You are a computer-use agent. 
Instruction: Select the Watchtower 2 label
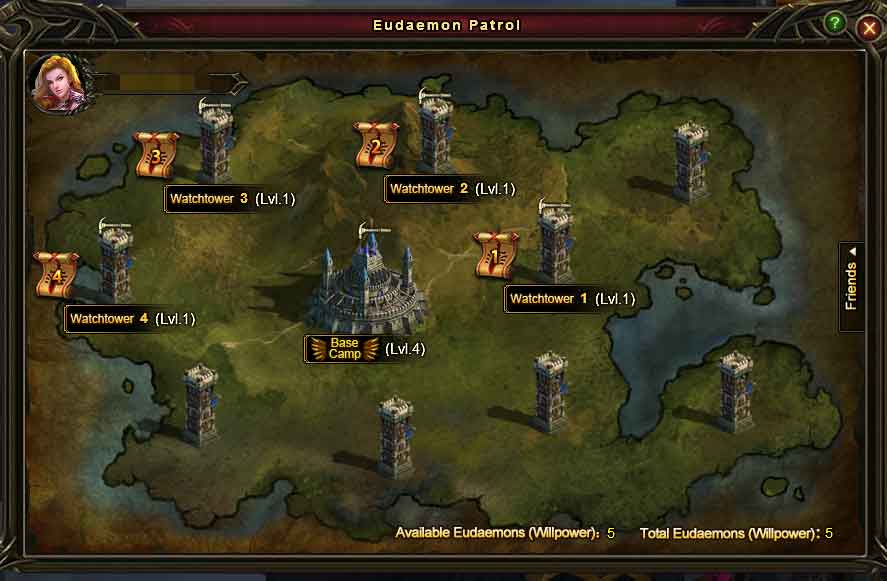[429, 189]
